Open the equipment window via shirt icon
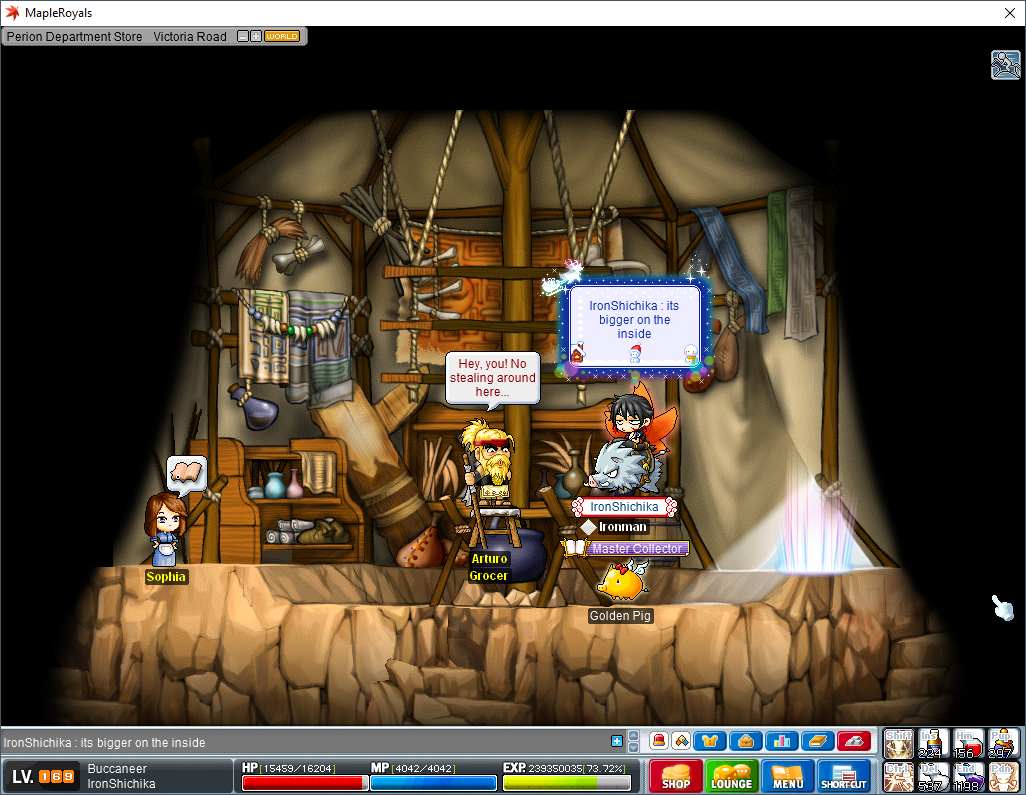The width and height of the screenshot is (1026, 795). click(x=709, y=741)
